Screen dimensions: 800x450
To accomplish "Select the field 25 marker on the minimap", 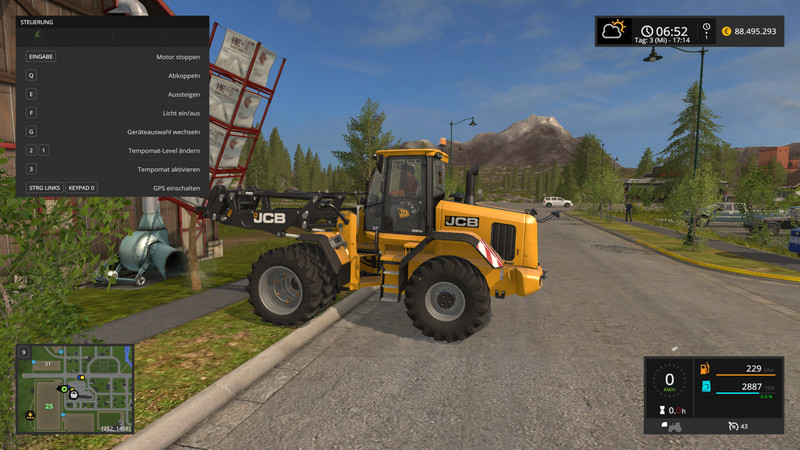I will 47,405.
